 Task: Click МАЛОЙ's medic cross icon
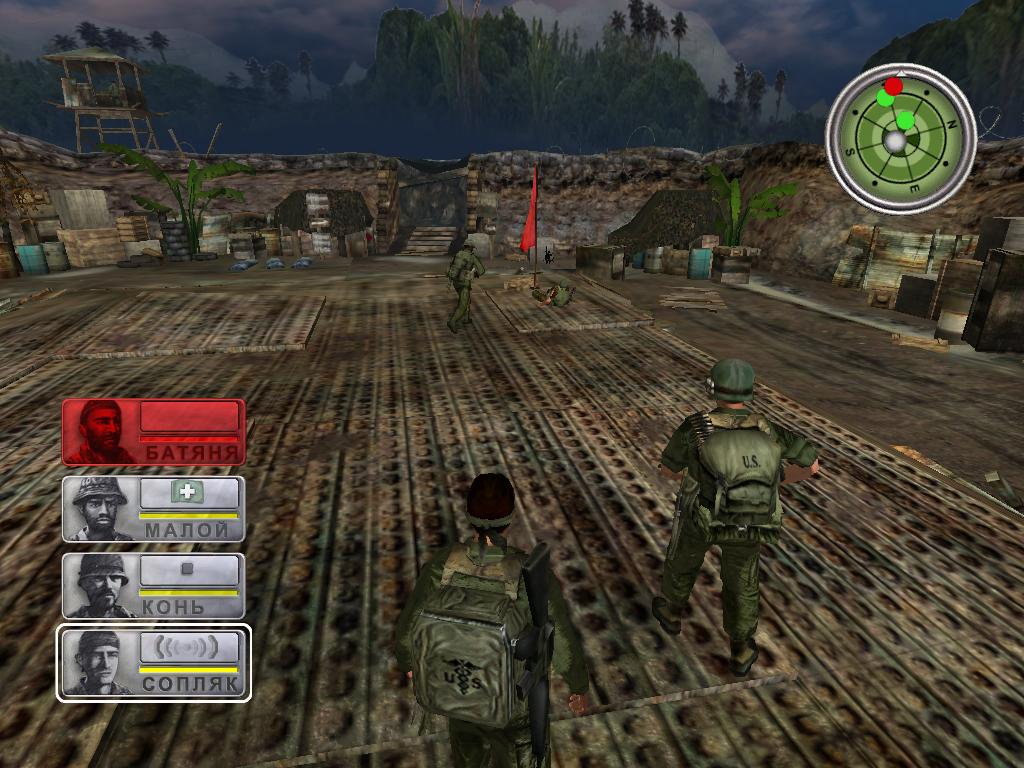[186, 492]
